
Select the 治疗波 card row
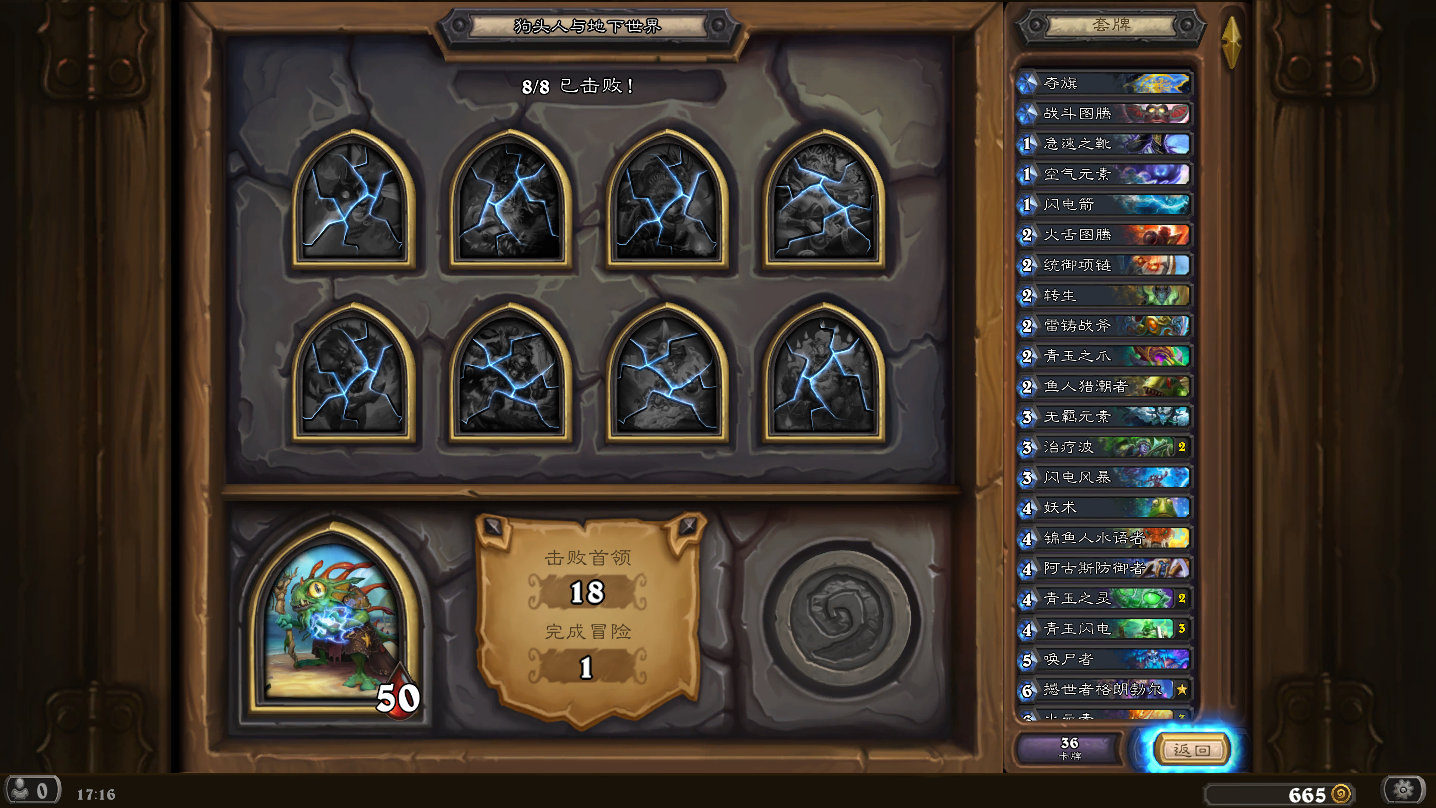pos(1104,447)
